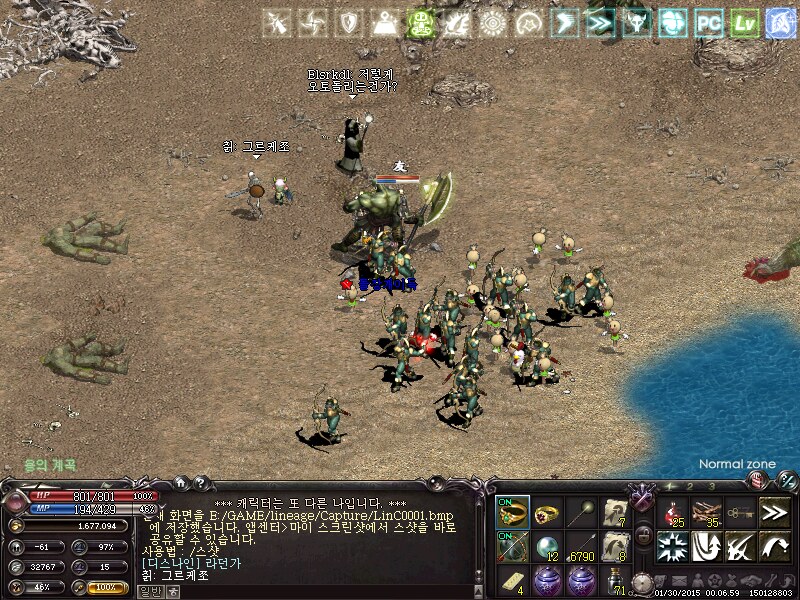Use the red potion with 25 count

673,512
